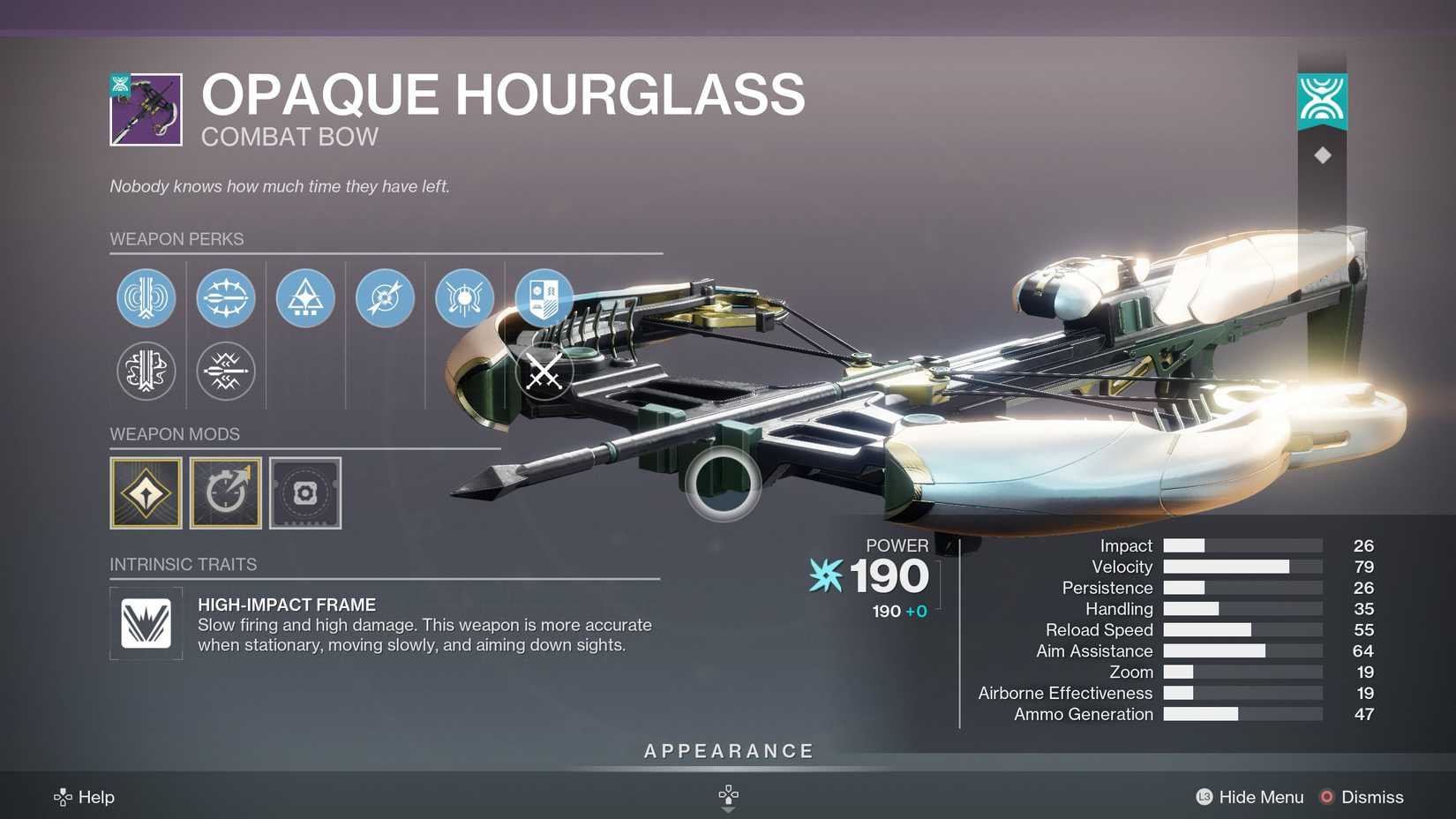Click the Opaque Hourglass weapon thumbnail
Screen dimensions: 1456x819
click(144, 110)
